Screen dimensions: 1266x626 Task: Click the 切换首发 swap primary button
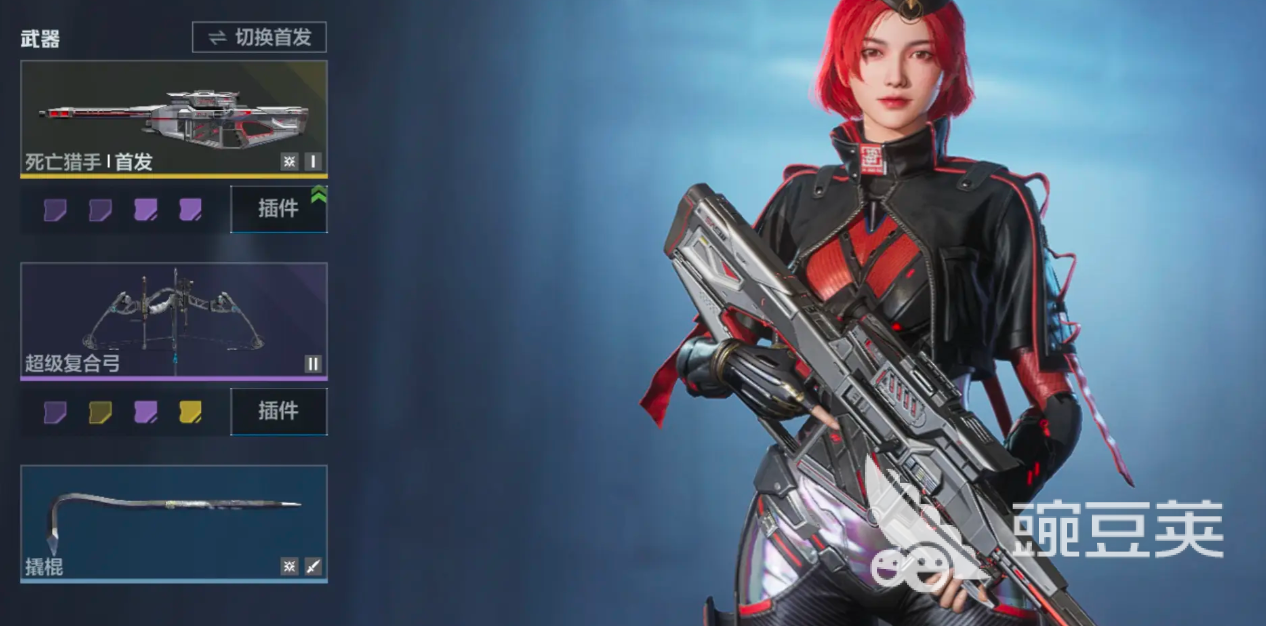tap(259, 38)
